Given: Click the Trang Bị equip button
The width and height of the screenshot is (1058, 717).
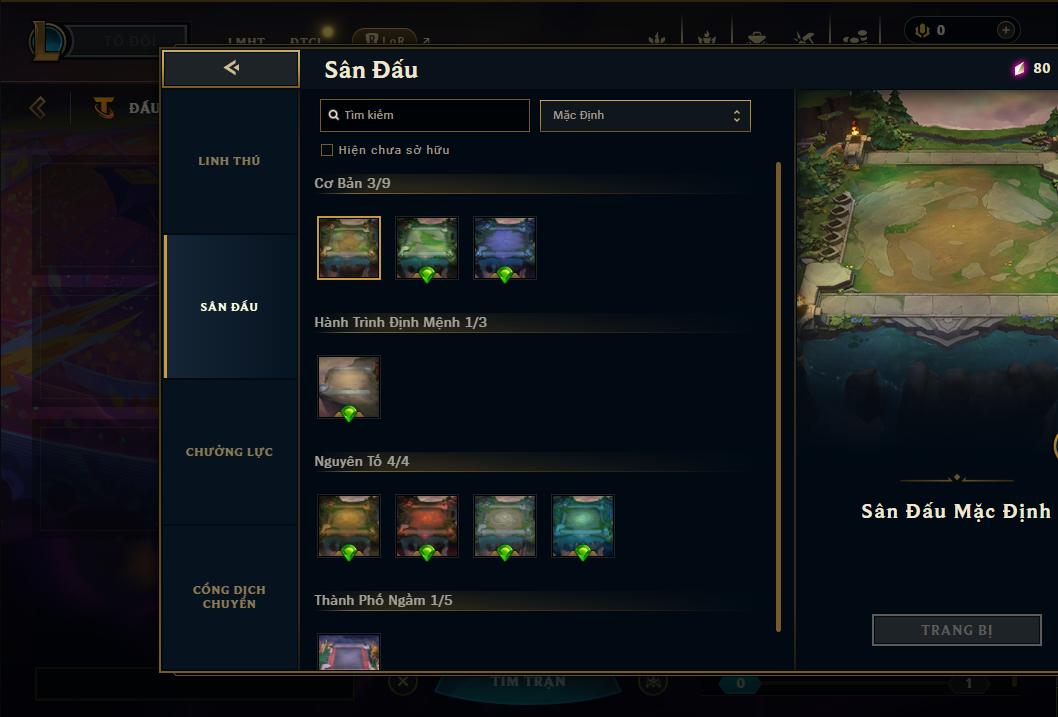Looking at the screenshot, I should click(957, 630).
